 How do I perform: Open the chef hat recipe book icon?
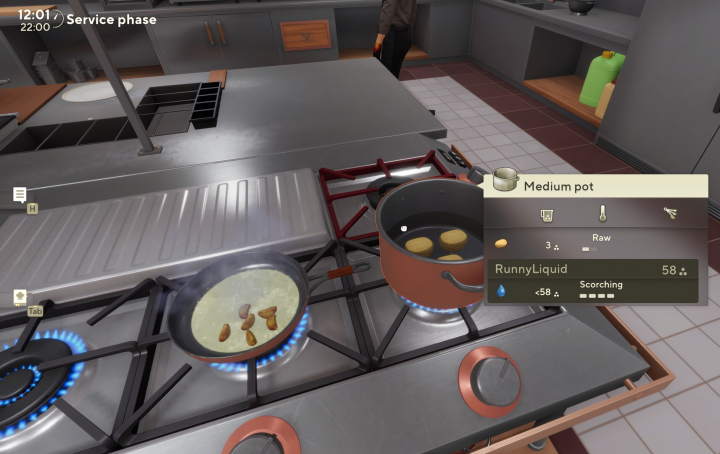coord(20,297)
